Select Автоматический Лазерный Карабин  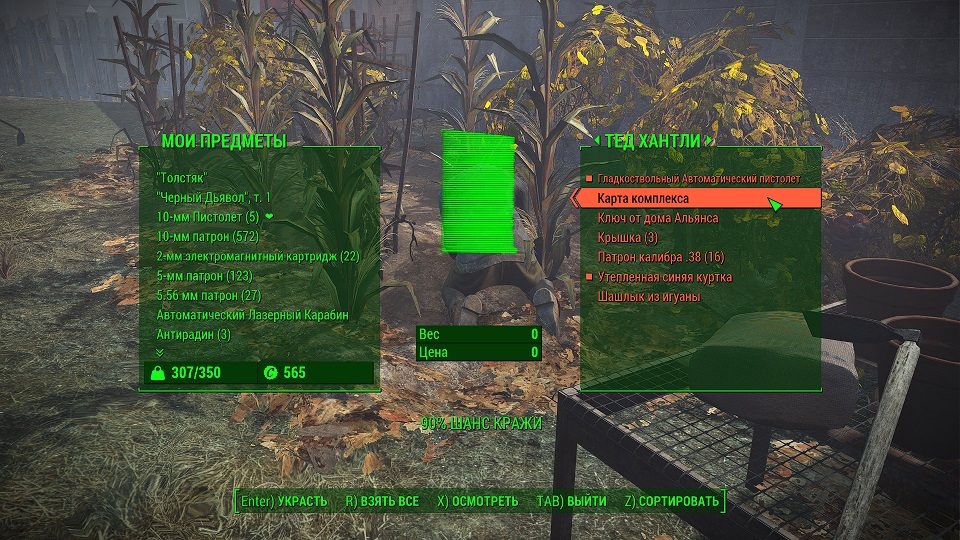(252, 315)
